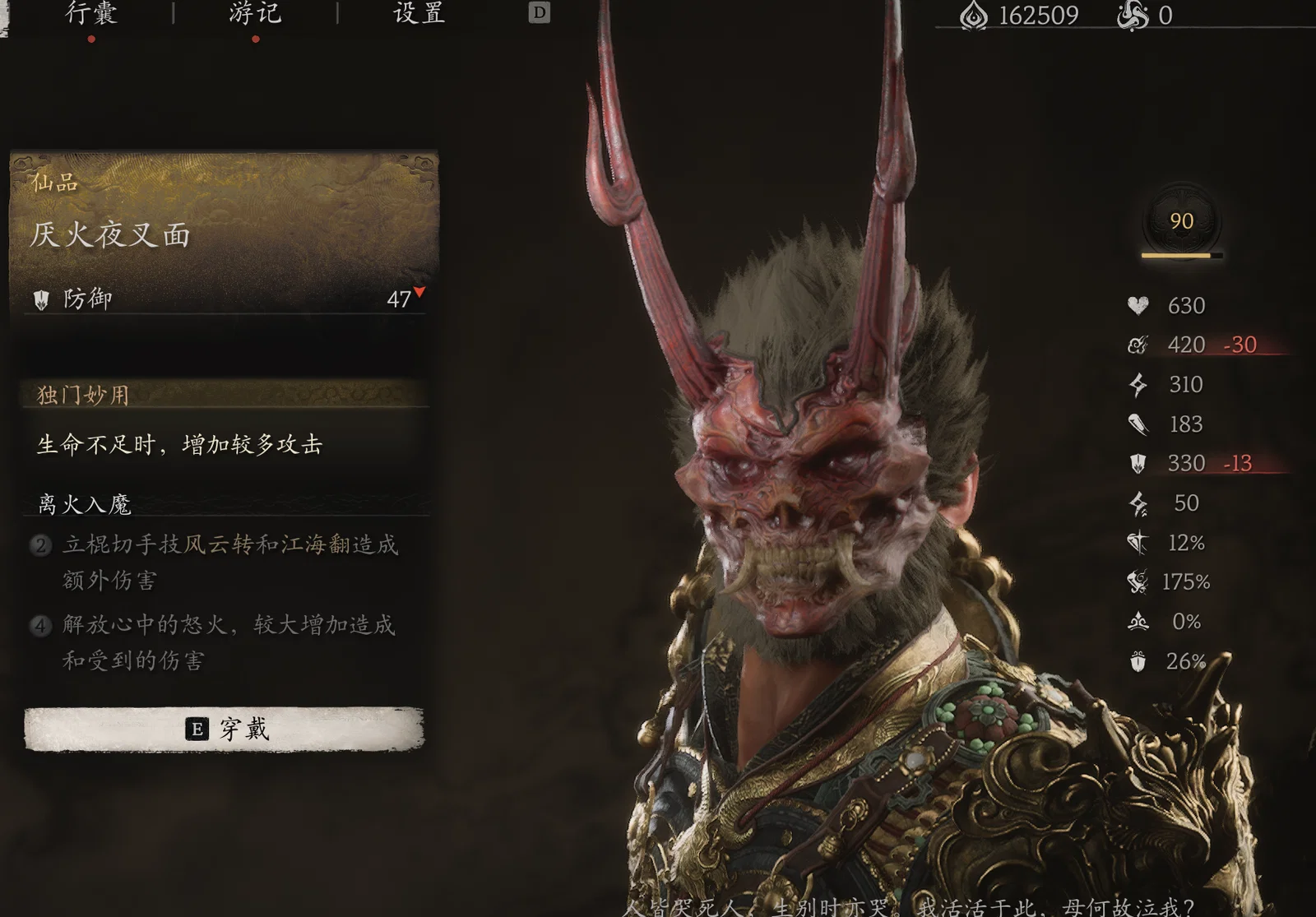Go to the 设置 settings tab

[x=419, y=13]
